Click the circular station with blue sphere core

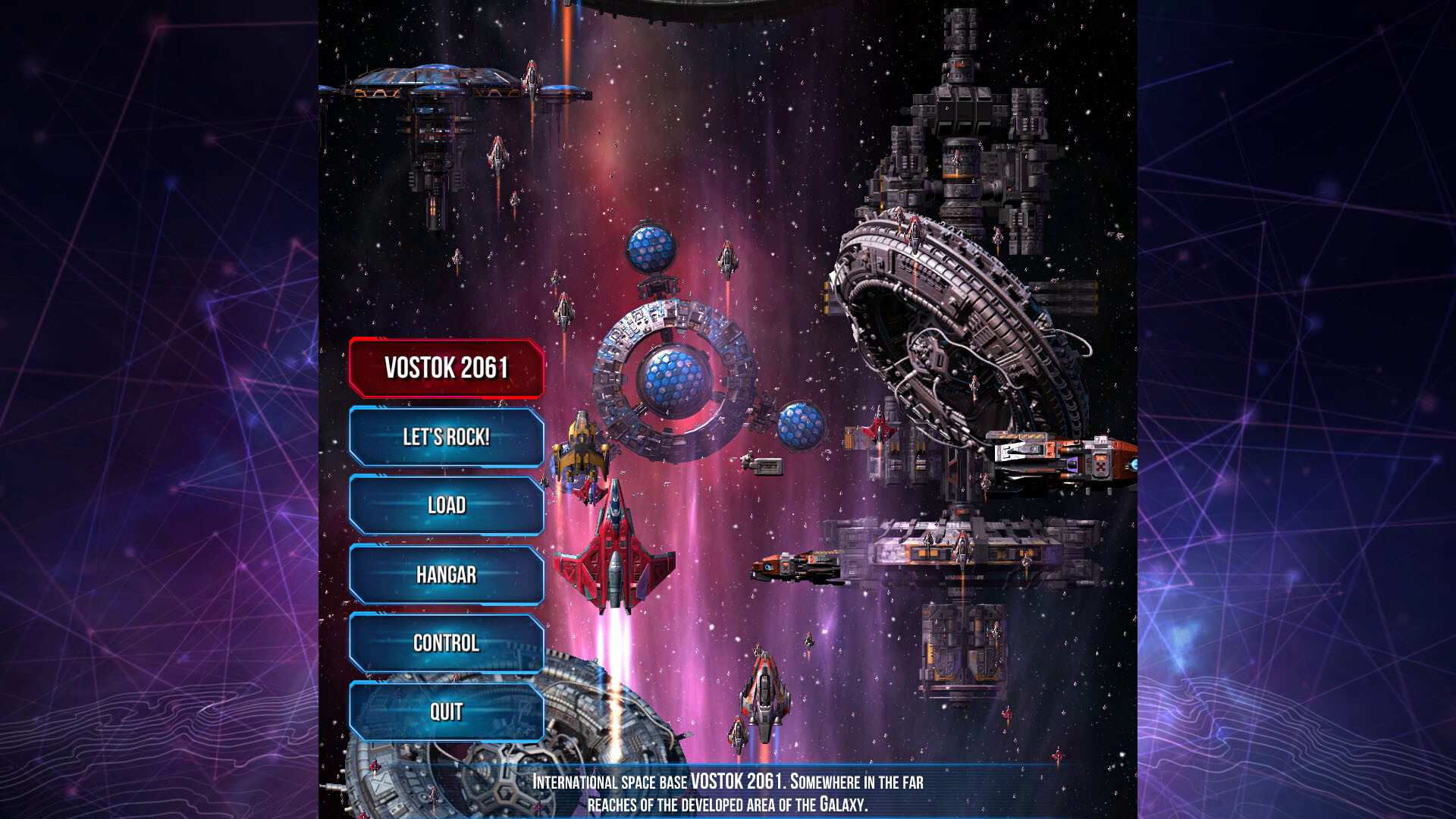[675, 379]
